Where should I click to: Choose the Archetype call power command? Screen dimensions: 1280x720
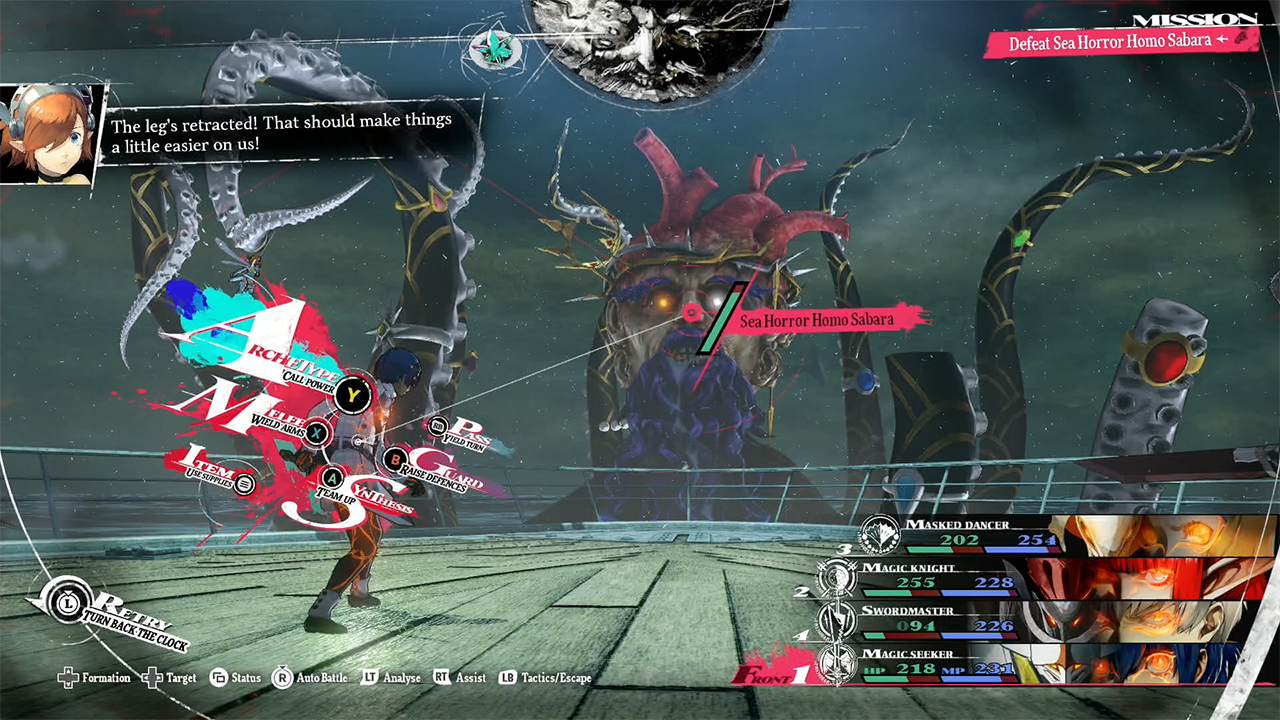pos(352,395)
